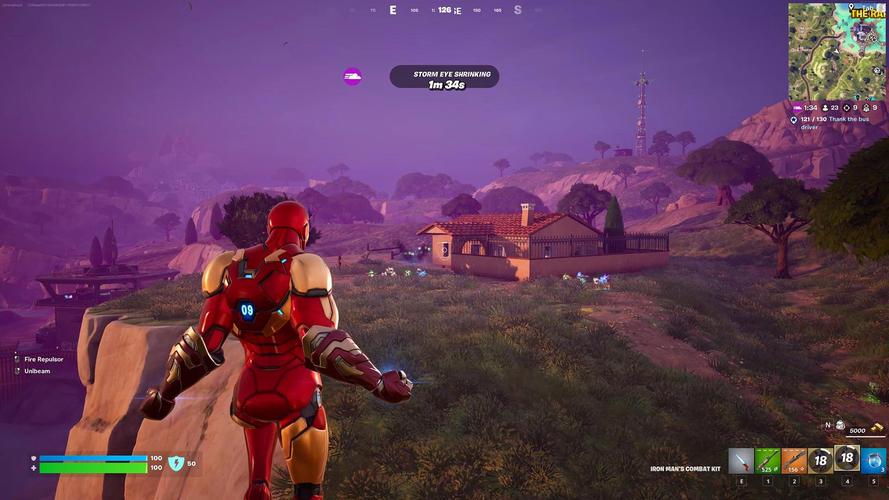Image resolution: width=889 pixels, height=500 pixels.
Task: Click the purple storm icon by timer
Action: [x=352, y=77]
